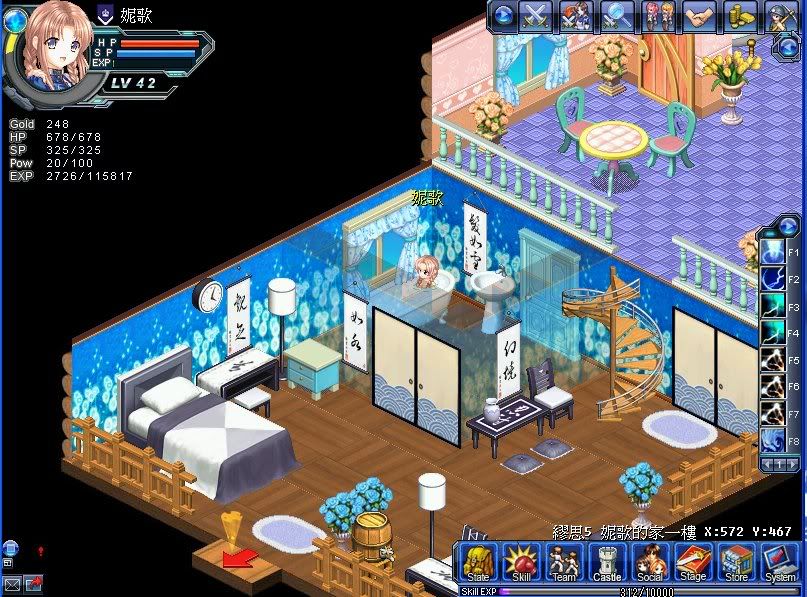This screenshot has height=597, width=807.
Task: Click the crossed swords battle icon
Action: (535, 16)
